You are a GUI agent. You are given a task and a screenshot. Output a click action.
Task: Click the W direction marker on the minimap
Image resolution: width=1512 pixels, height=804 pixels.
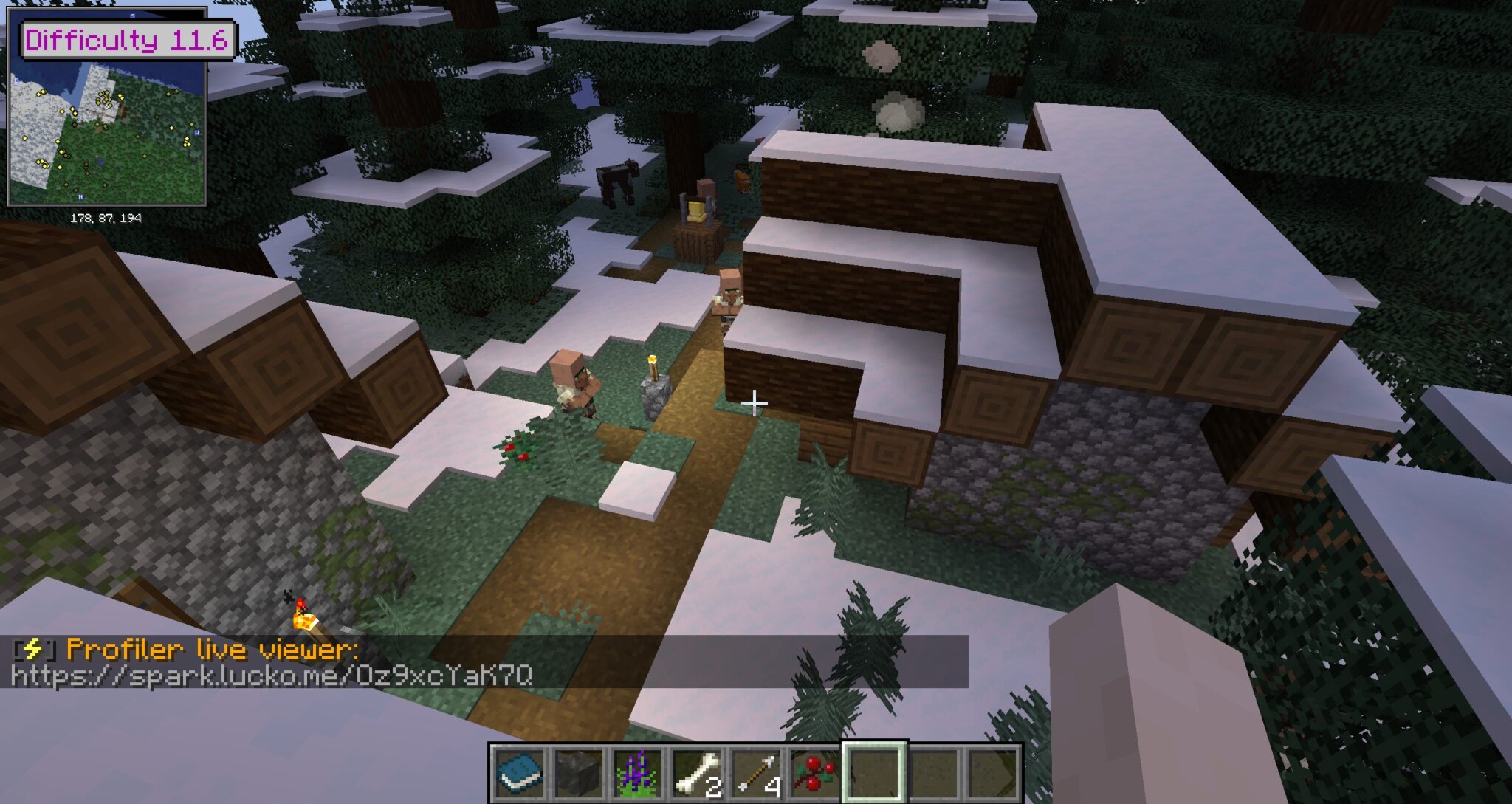[x=196, y=132]
